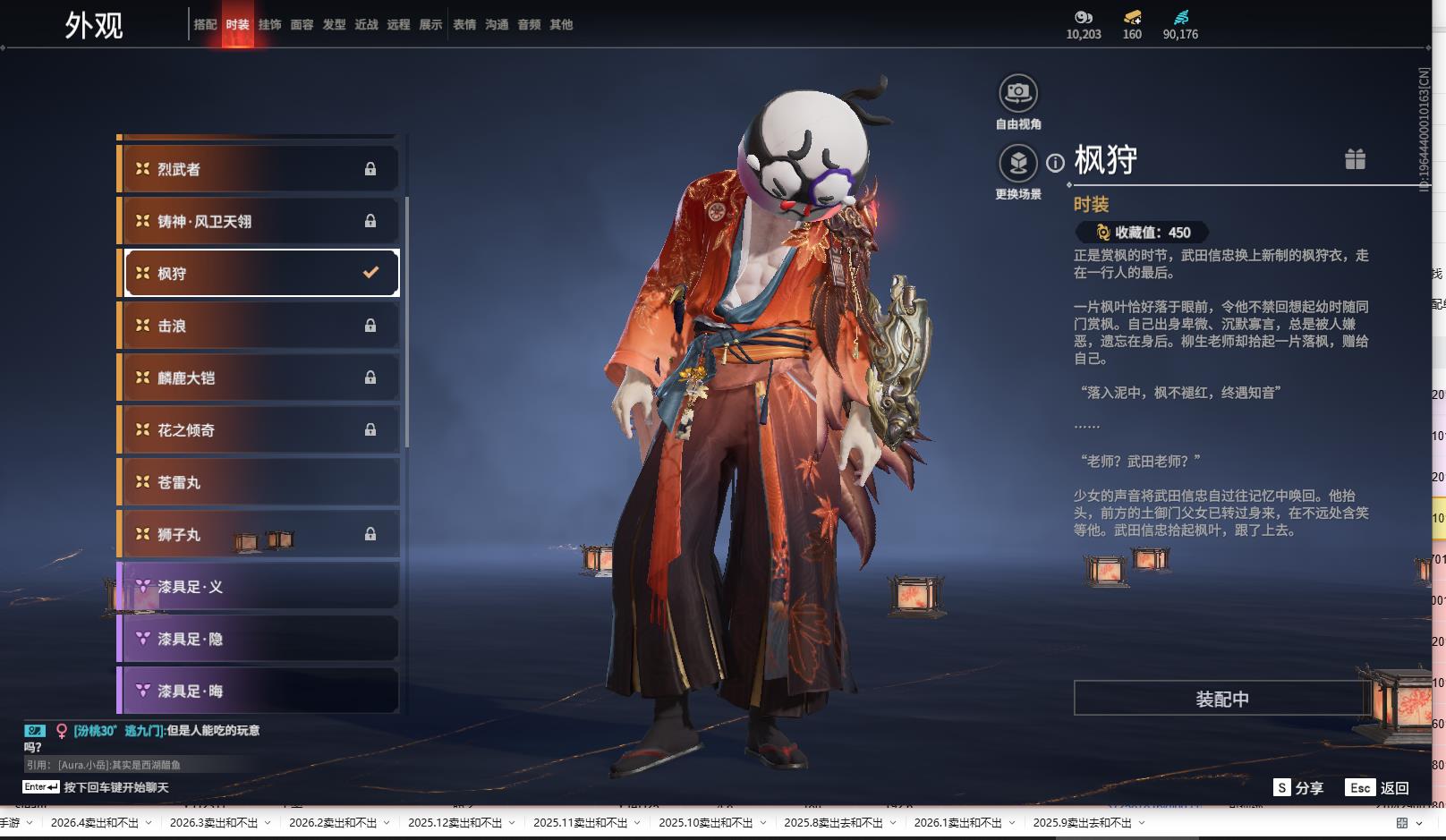Image resolution: width=1446 pixels, height=840 pixels.
Task: Select the 近战 melee tab
Action: pos(366,25)
